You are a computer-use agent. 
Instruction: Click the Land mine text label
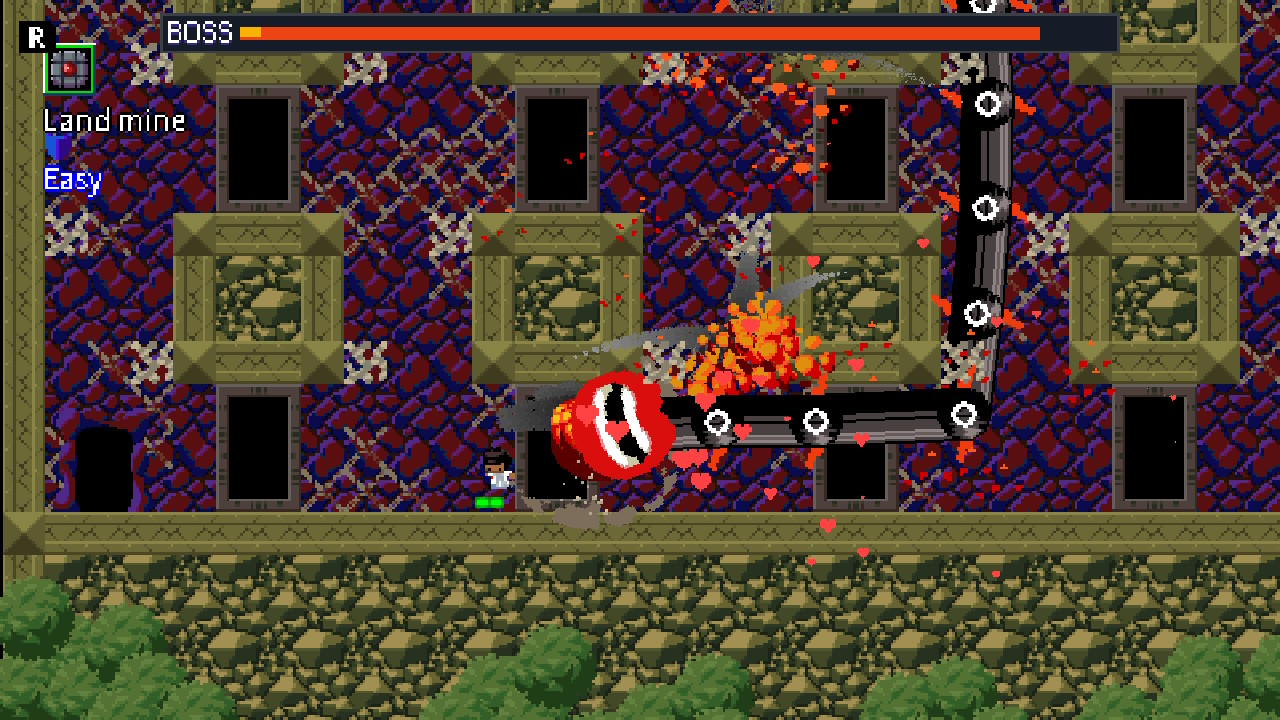click(x=112, y=120)
